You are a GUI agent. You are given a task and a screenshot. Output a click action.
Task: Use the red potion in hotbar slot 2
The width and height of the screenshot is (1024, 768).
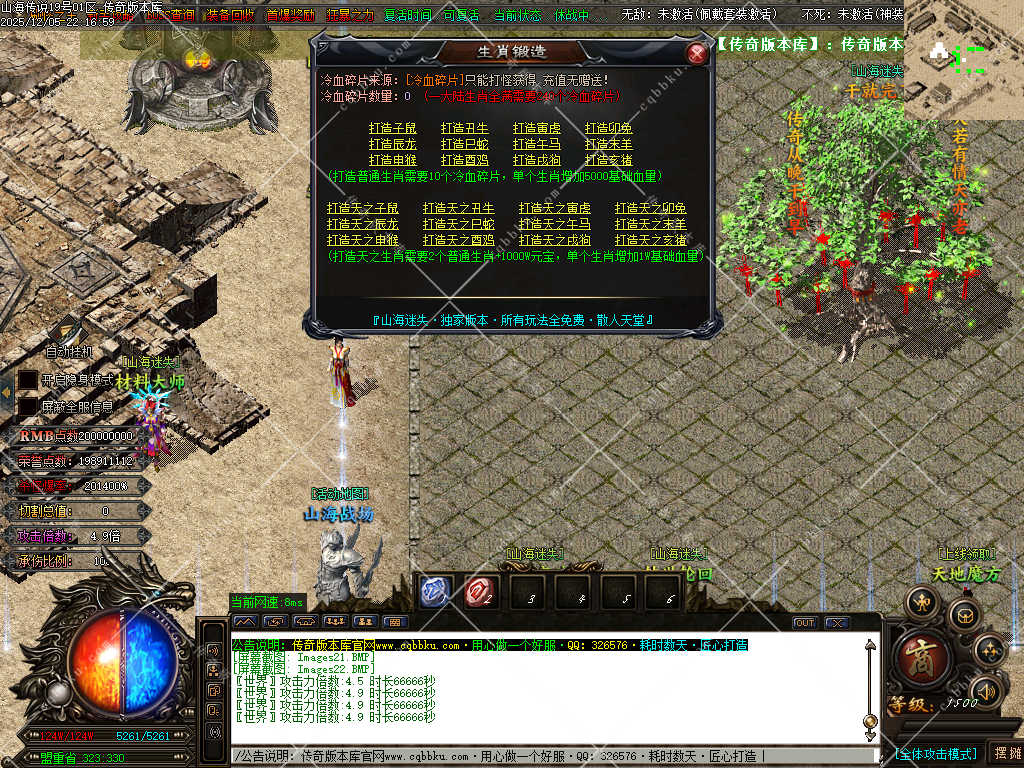tap(481, 592)
